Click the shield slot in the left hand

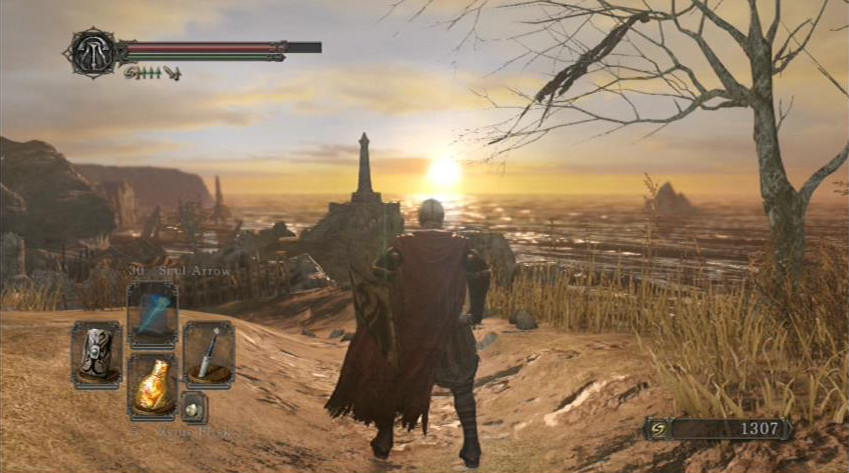[97, 355]
